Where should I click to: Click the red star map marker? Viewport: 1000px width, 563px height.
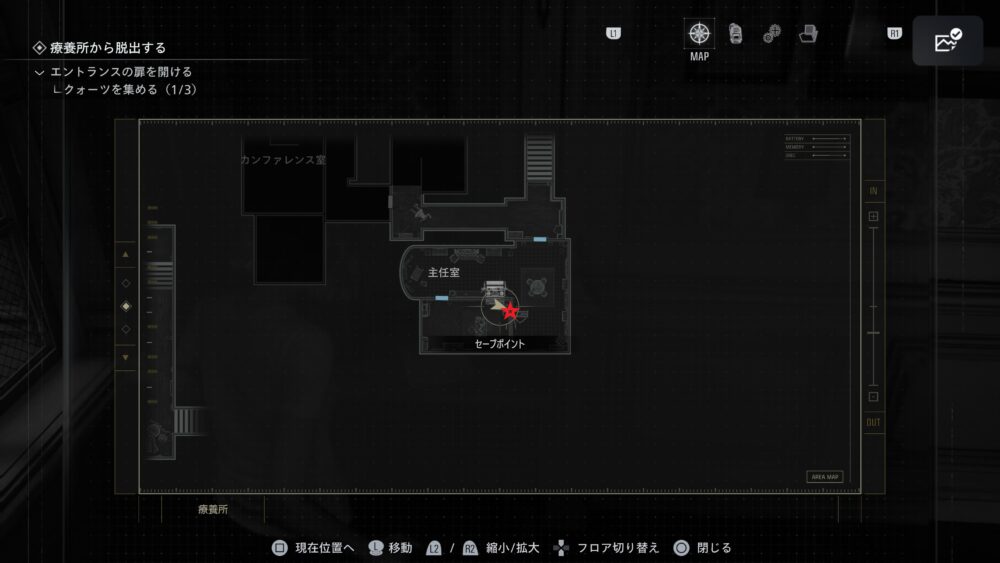pyautogui.click(x=511, y=311)
